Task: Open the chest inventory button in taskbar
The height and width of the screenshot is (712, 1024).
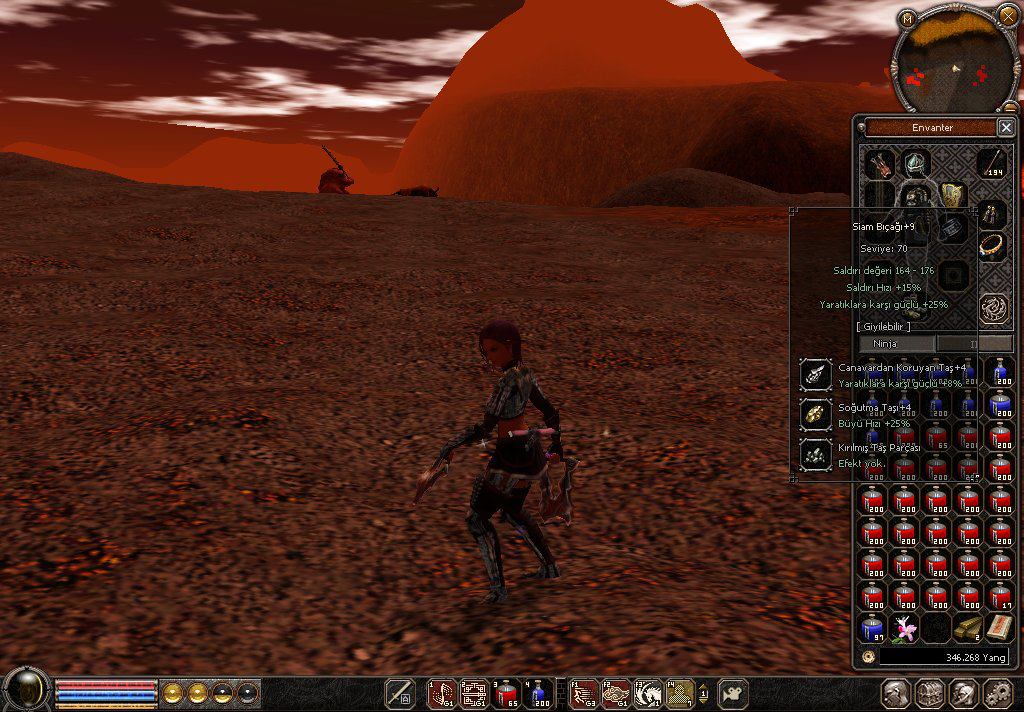Action: pyautogui.click(x=930, y=693)
